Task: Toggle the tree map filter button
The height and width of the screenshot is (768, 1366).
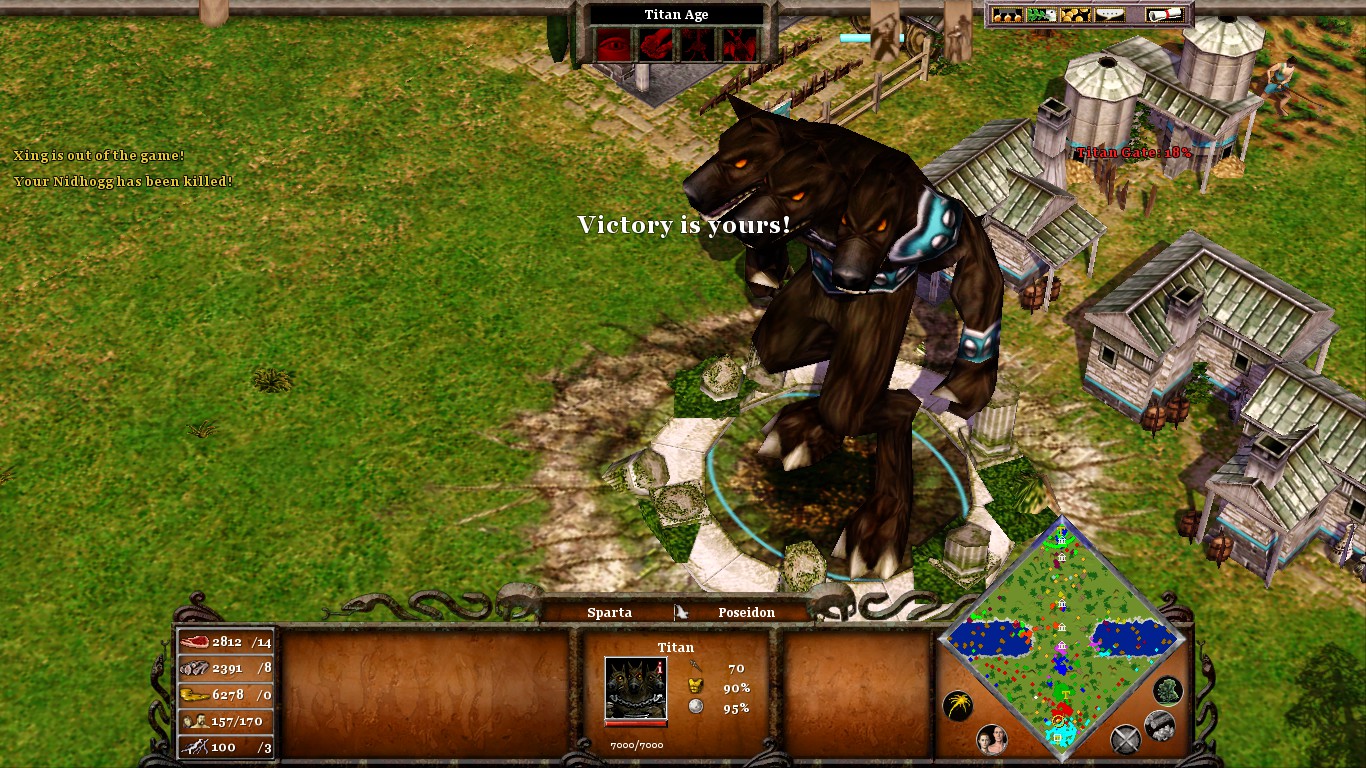Action: (1167, 690)
